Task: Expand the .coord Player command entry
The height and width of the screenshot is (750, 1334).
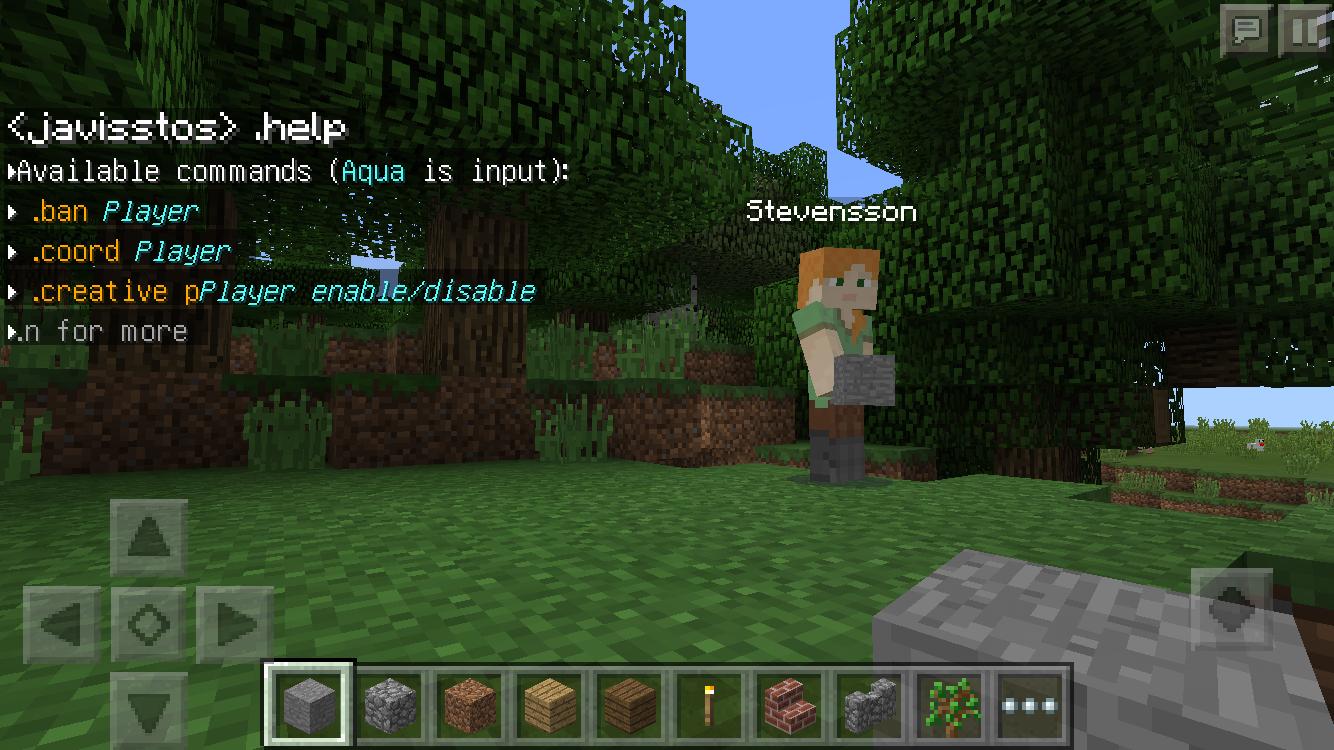Action: pyautogui.click(x=14, y=251)
